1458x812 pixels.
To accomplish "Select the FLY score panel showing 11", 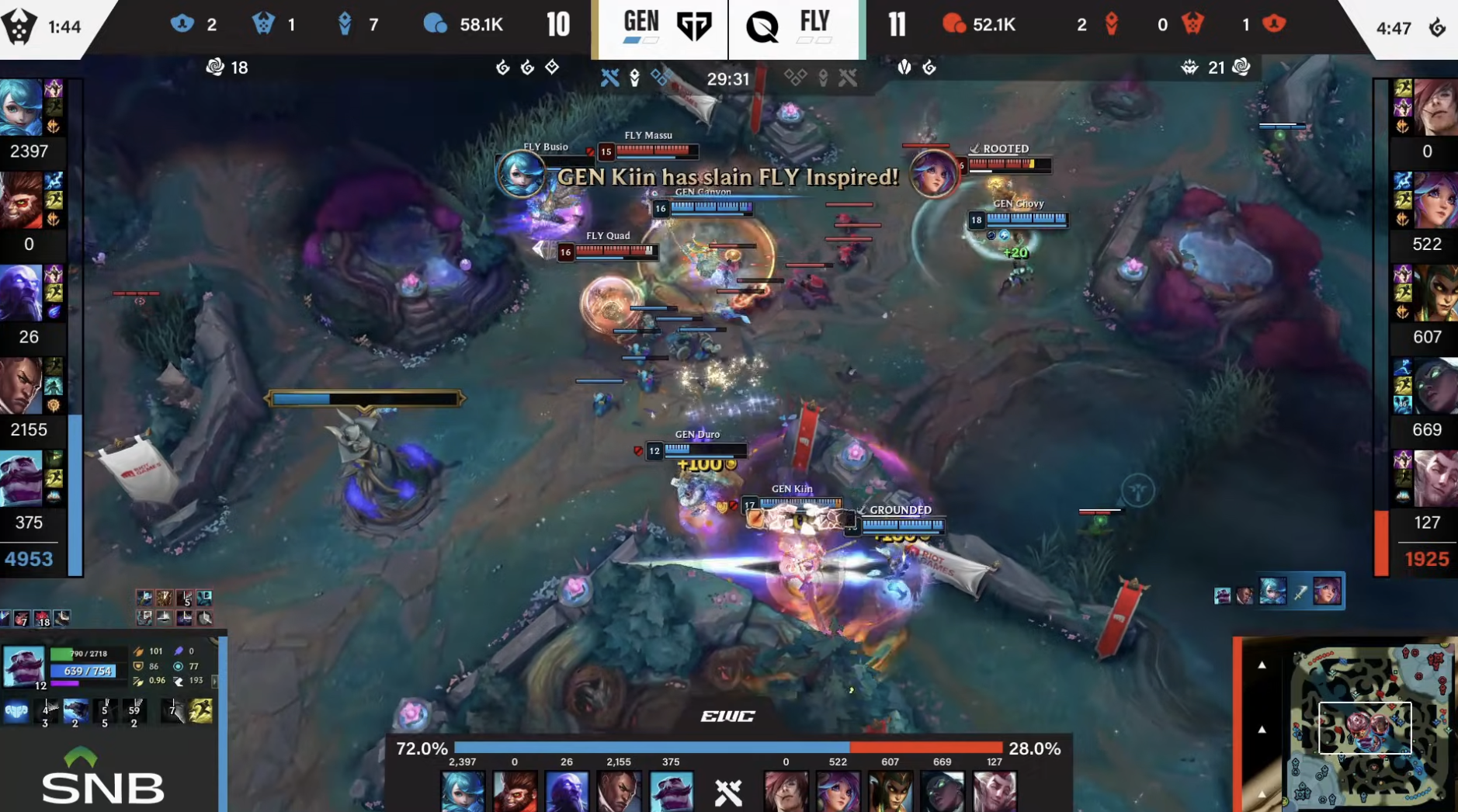I will (897, 24).
